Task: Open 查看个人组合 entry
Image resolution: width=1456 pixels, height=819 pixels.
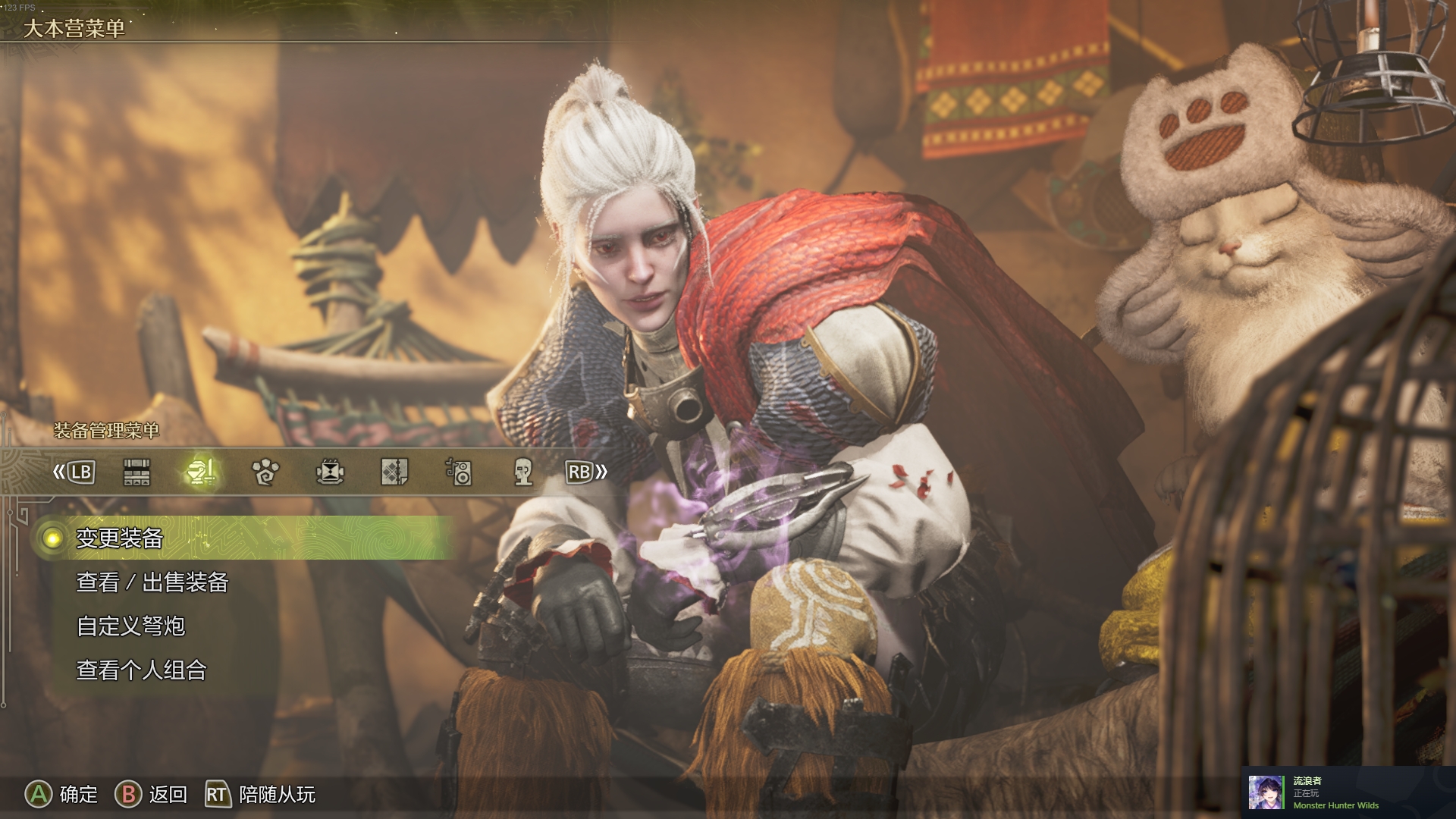Action: [142, 670]
